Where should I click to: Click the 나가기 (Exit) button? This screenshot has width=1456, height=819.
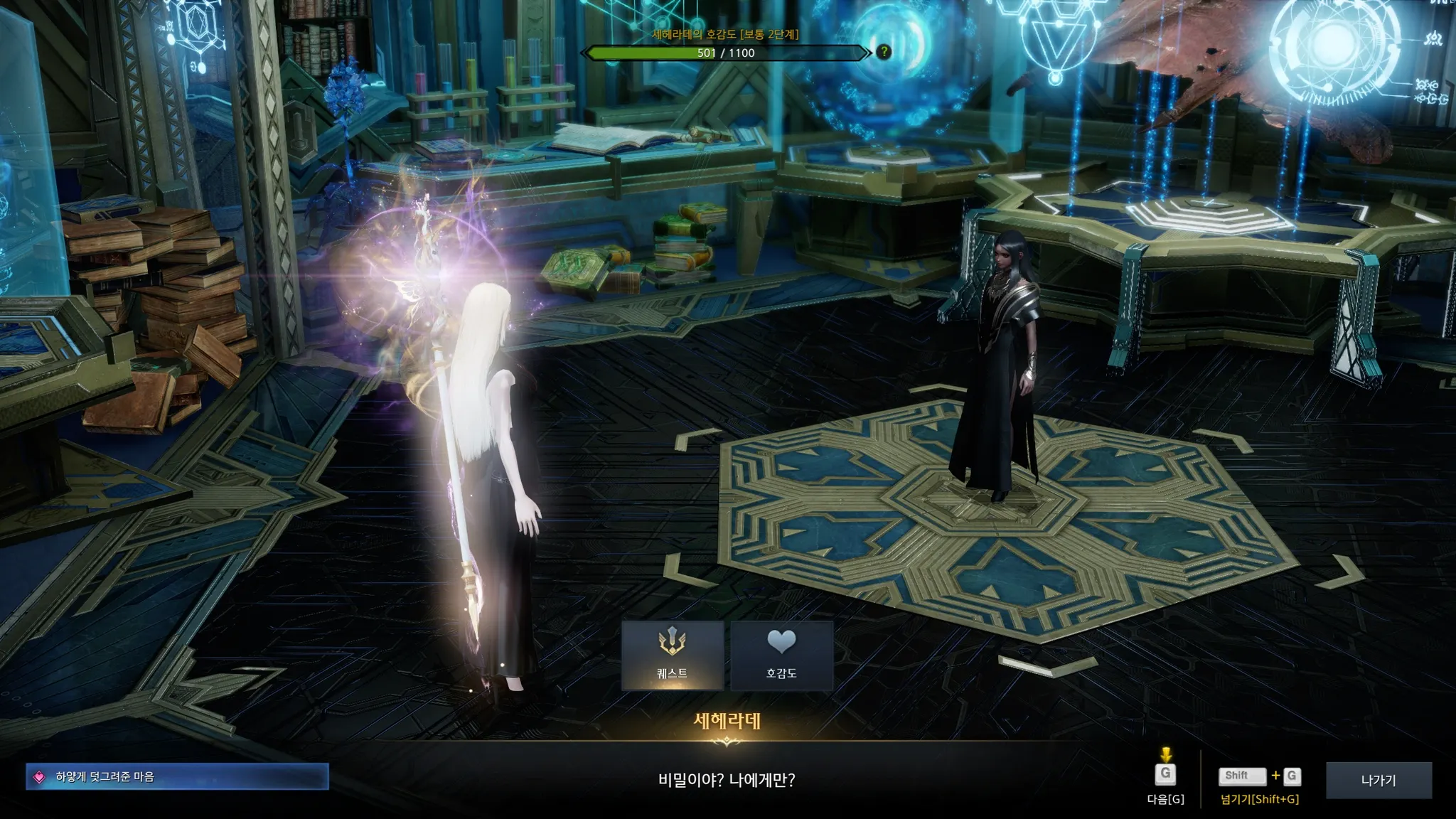tap(1379, 780)
